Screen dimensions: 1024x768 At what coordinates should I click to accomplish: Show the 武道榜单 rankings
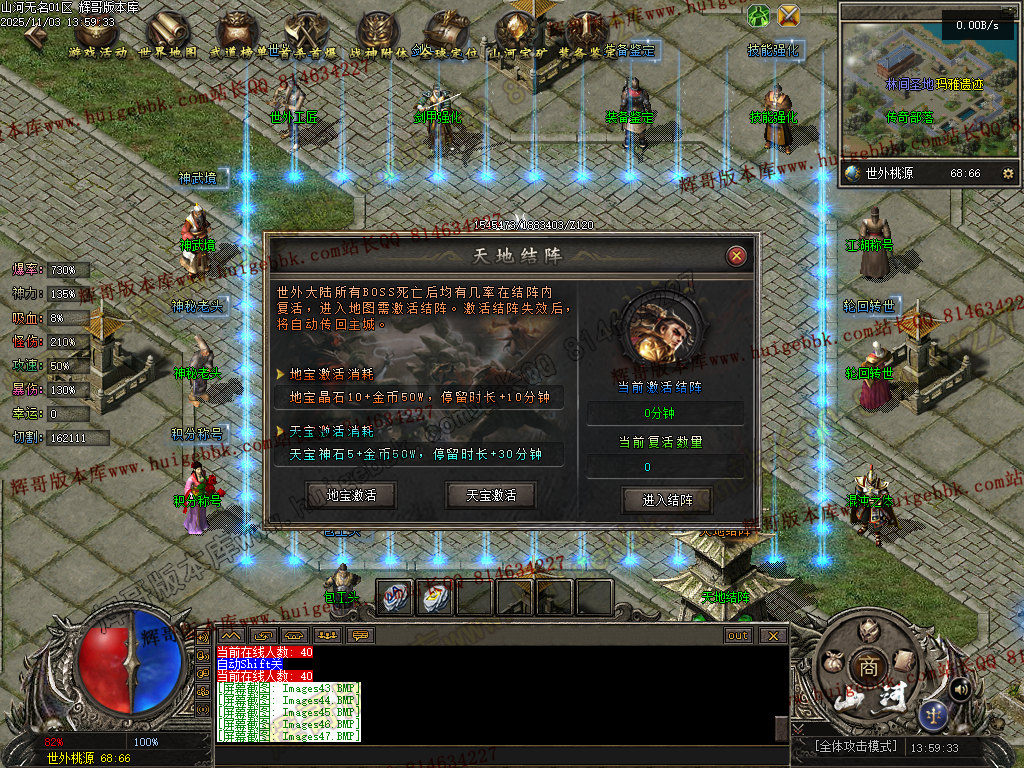pos(238,33)
